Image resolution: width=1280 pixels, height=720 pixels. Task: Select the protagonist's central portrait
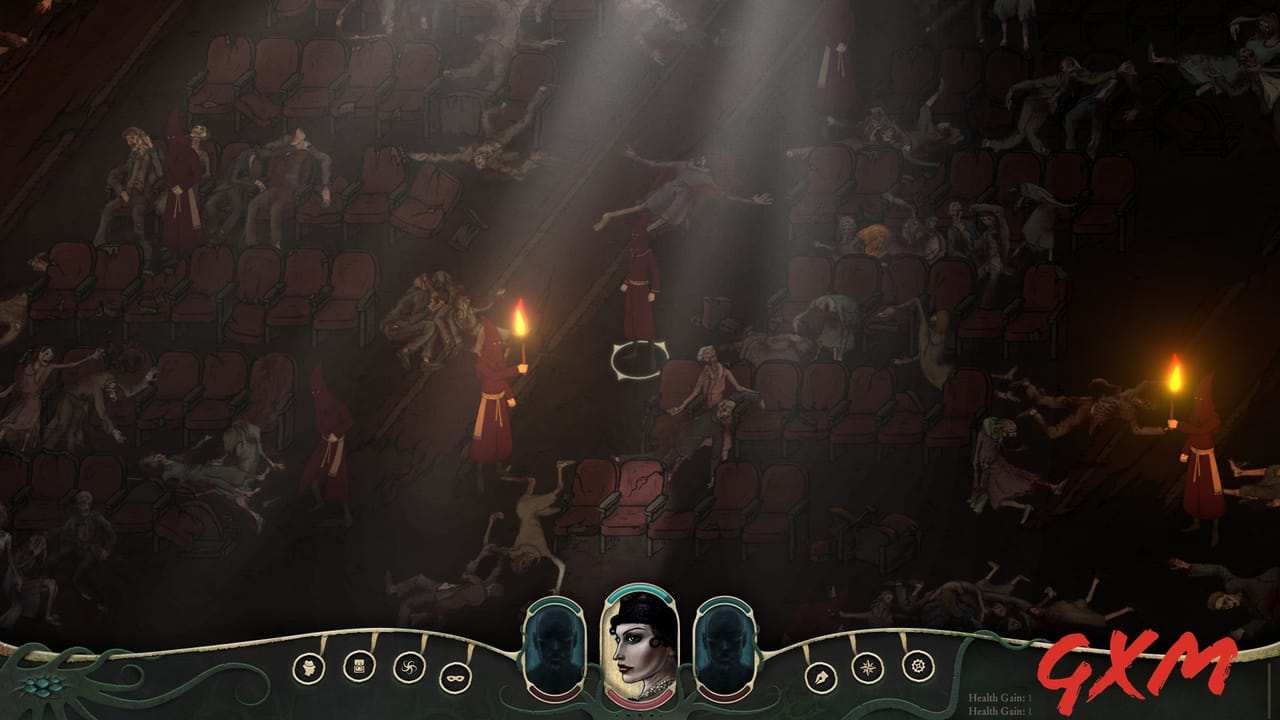(640, 645)
